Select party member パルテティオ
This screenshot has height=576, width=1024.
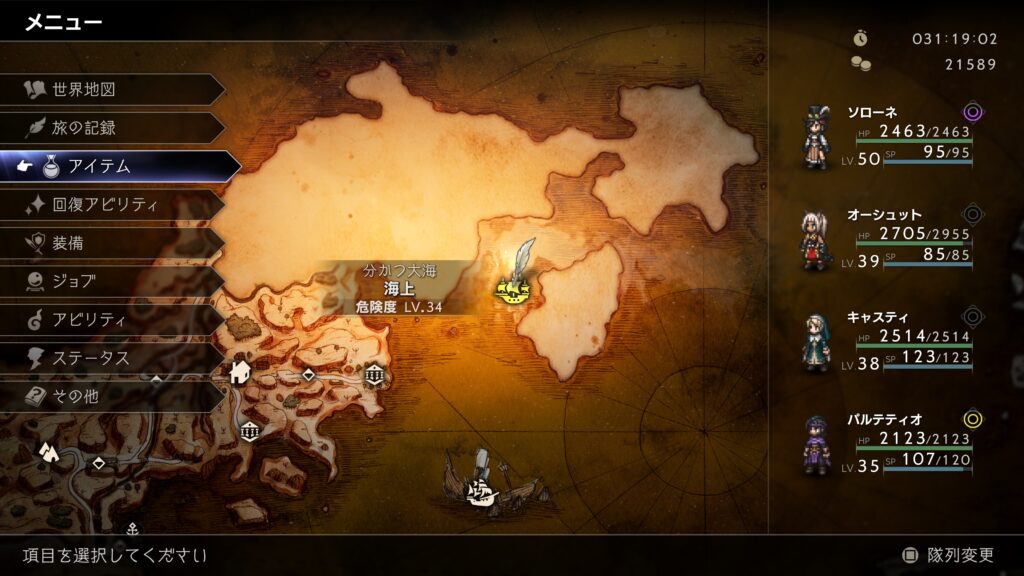[x=890, y=445]
